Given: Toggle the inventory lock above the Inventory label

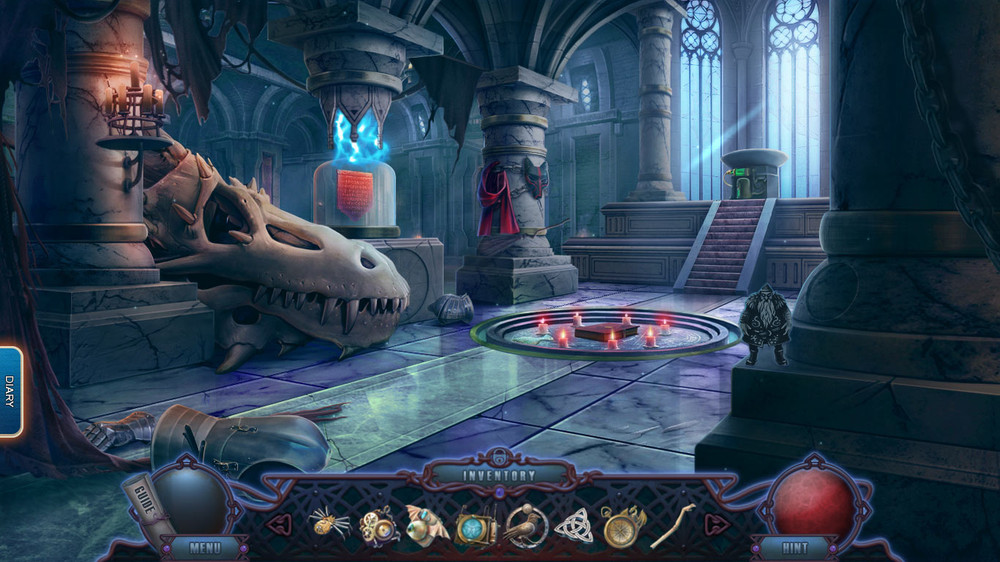Looking at the screenshot, I should click(x=499, y=457).
